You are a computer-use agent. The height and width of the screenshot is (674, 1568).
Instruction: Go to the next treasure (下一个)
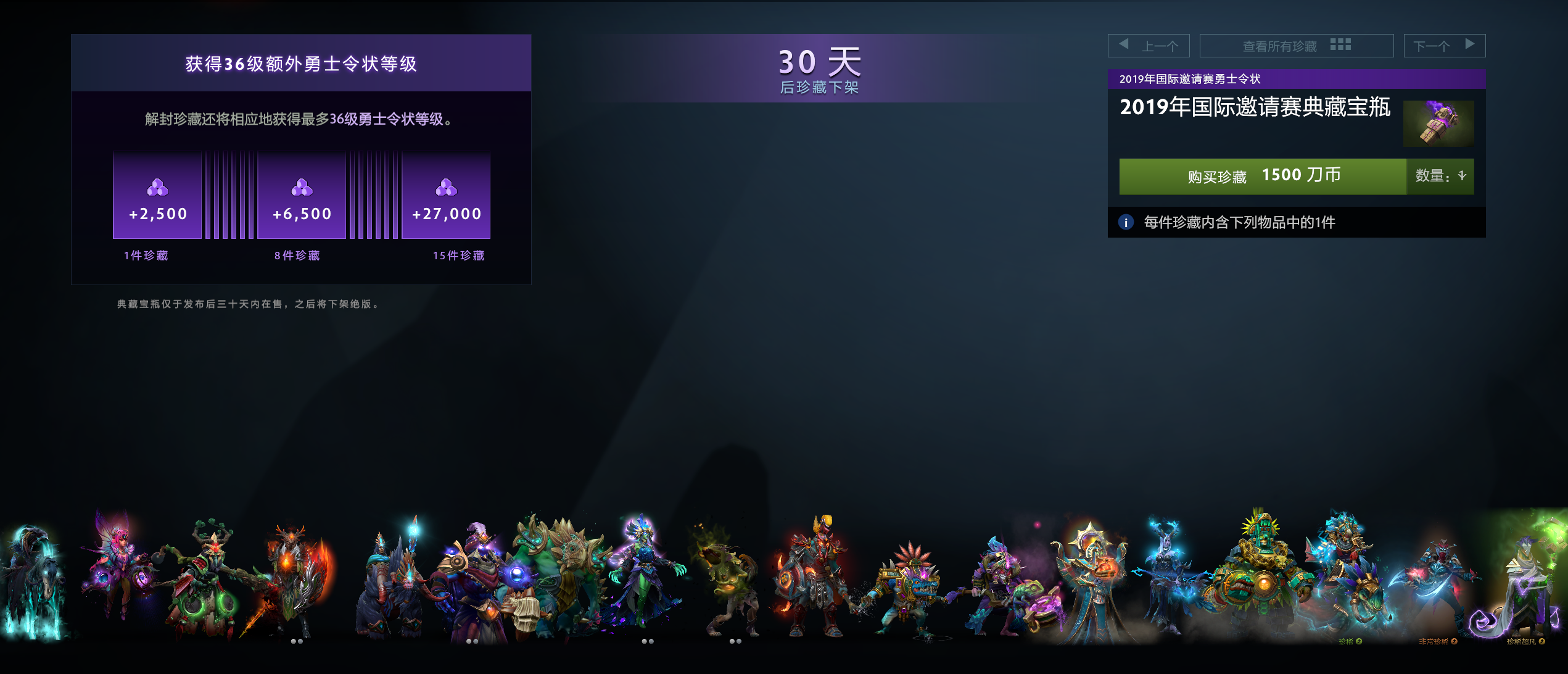pos(1444,46)
